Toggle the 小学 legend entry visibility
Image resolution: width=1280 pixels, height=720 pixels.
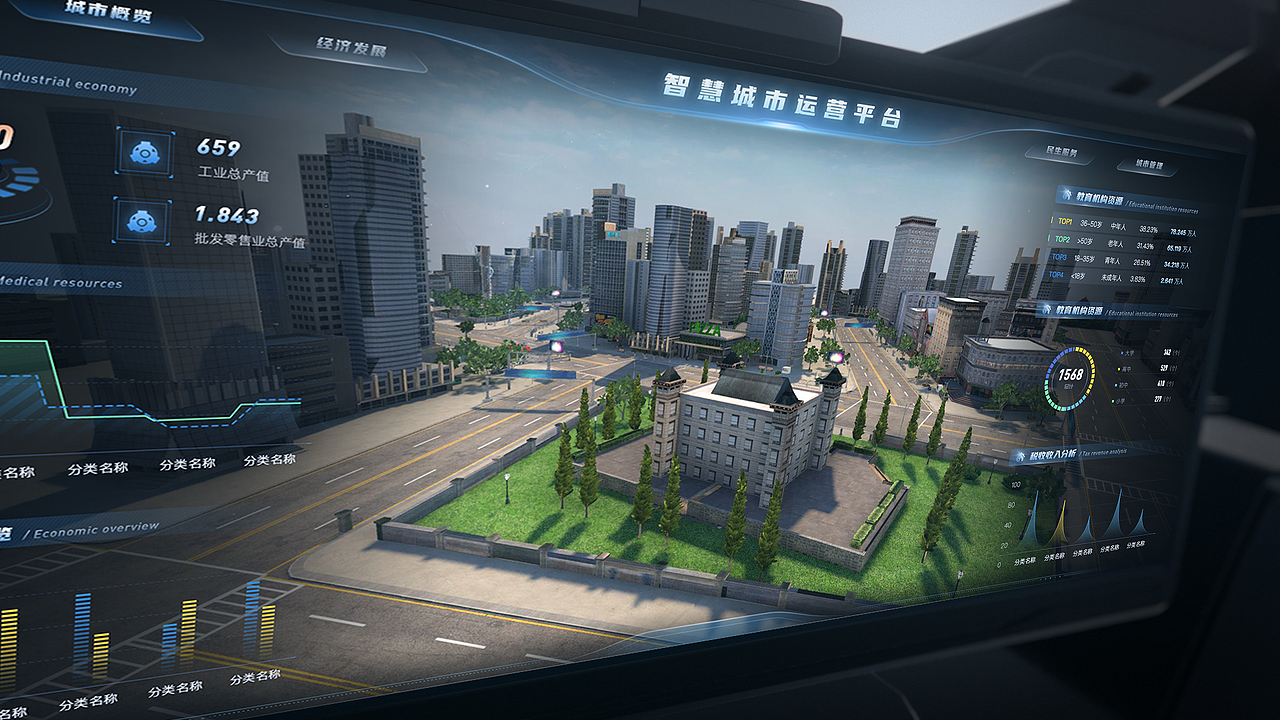click(x=1113, y=400)
